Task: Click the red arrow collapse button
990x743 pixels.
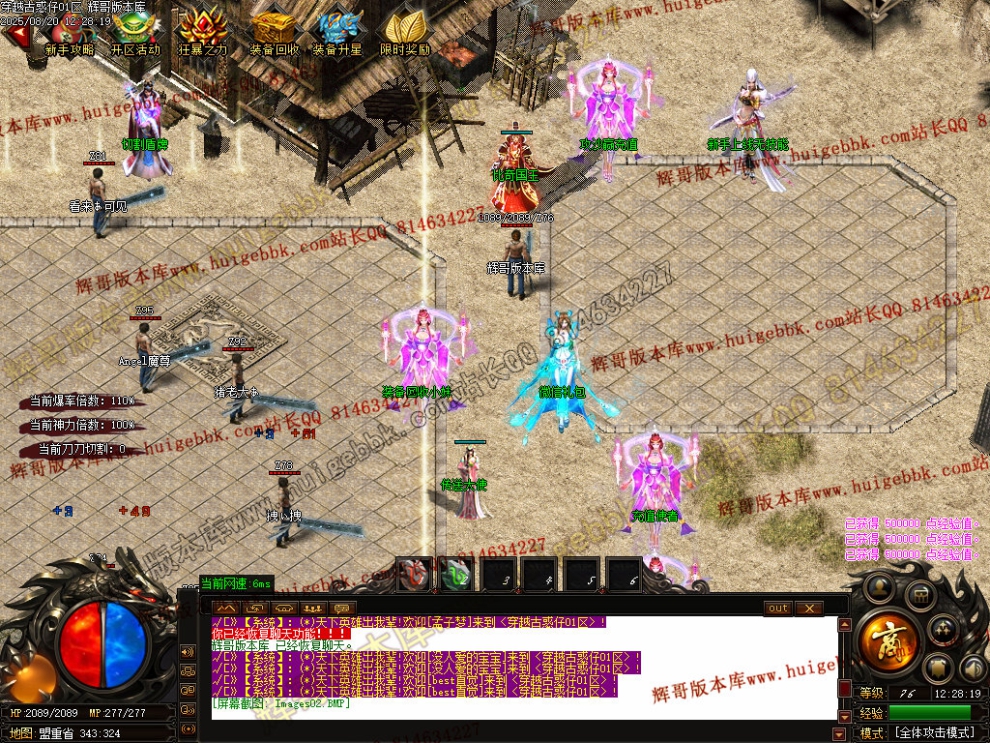Action: click(15, 35)
